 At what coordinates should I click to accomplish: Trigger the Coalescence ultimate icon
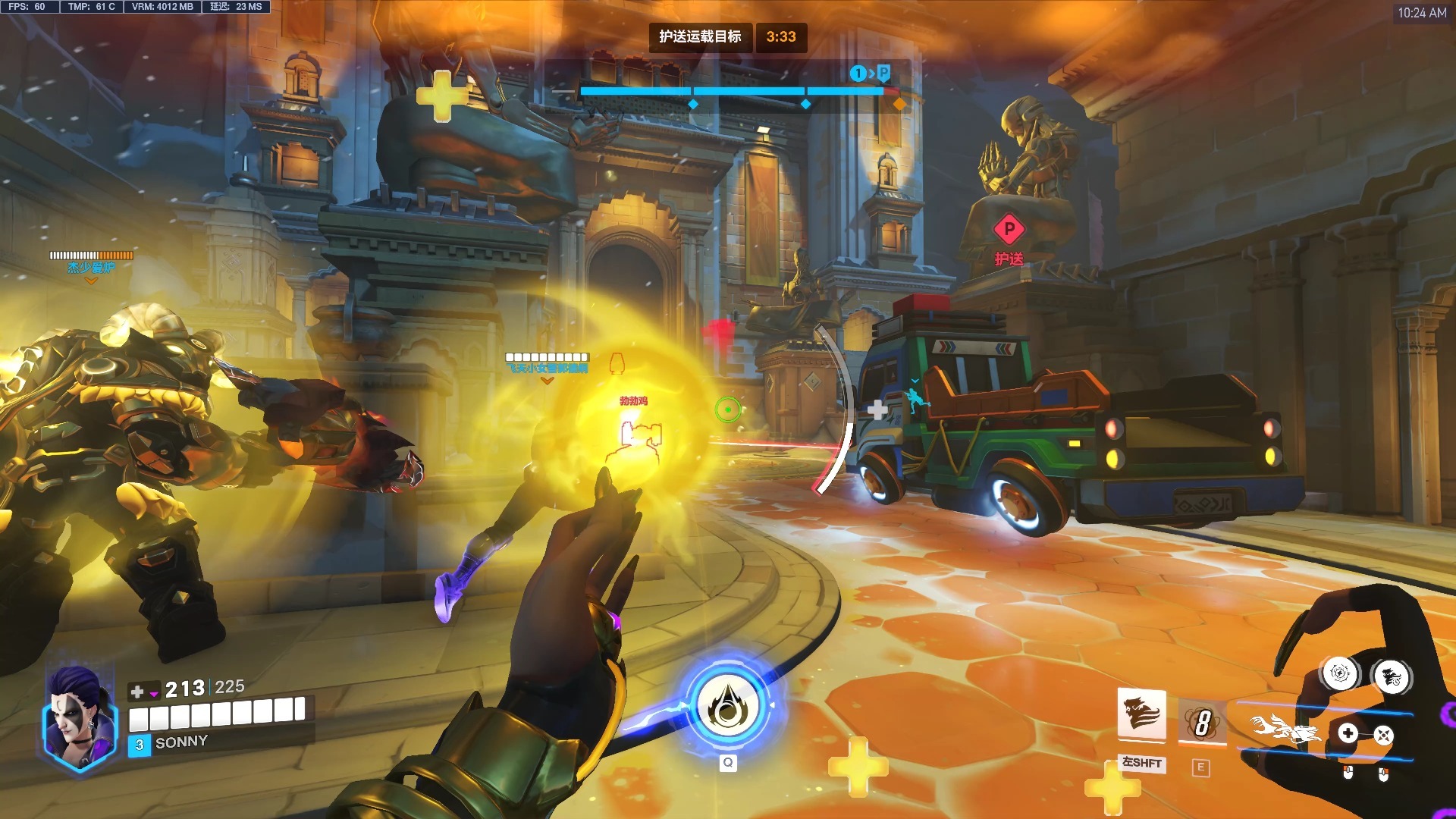(727, 707)
